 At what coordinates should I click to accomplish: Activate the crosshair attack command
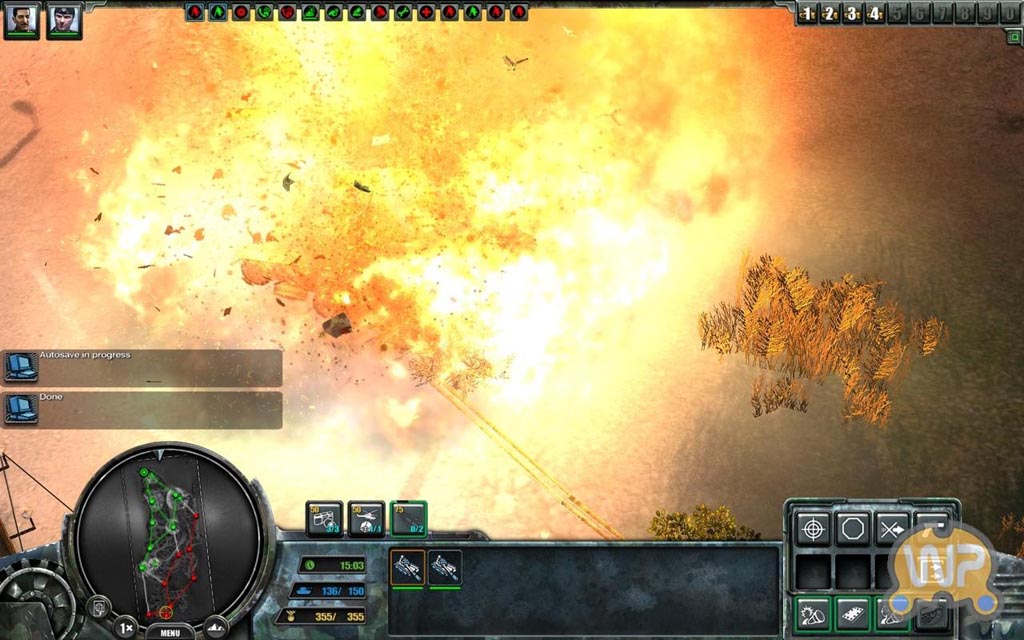(x=812, y=528)
